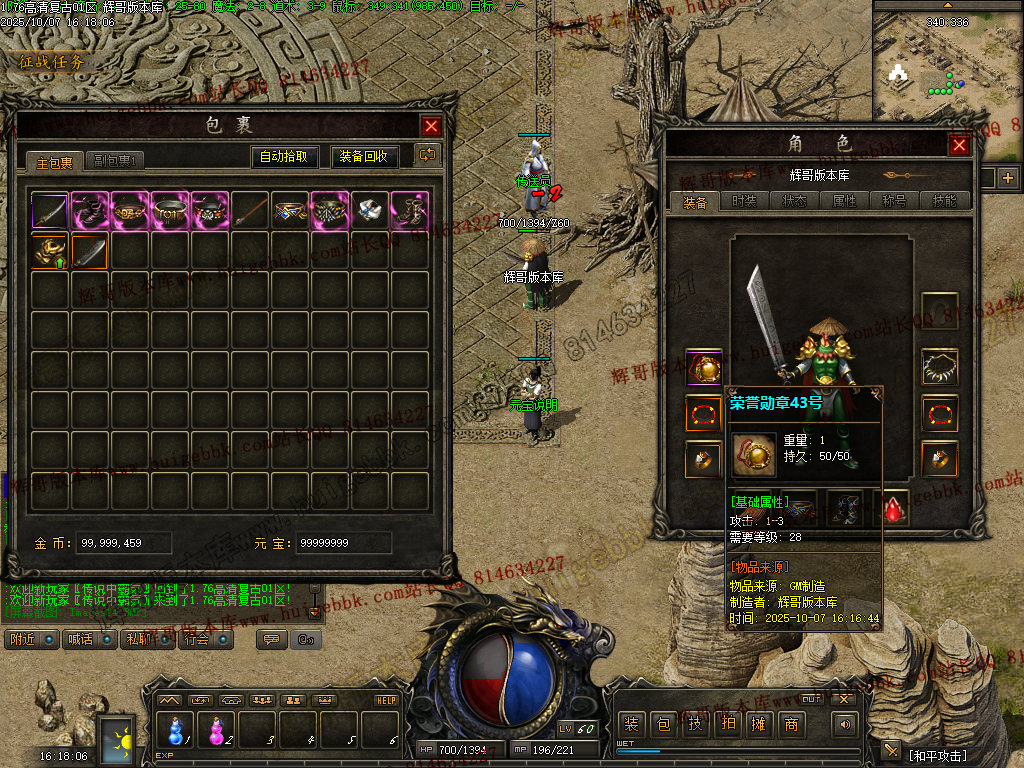Open the 征战任务 quest tracker
Image resolution: width=1024 pixels, height=768 pixels.
pos(52,62)
